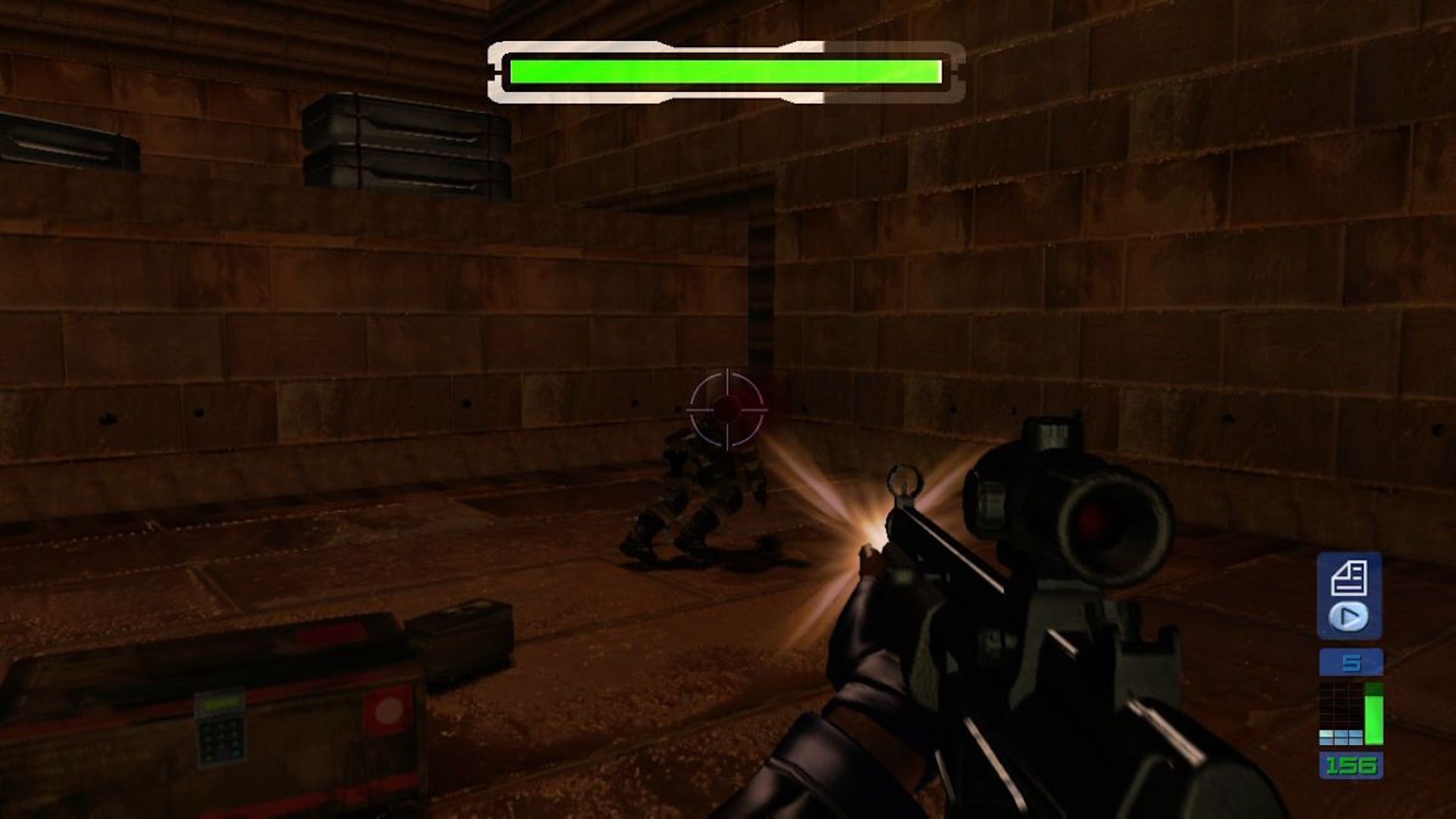Click the ammo grid indicator icon
Viewport: 1456px width, 819px height.
coord(1341,712)
